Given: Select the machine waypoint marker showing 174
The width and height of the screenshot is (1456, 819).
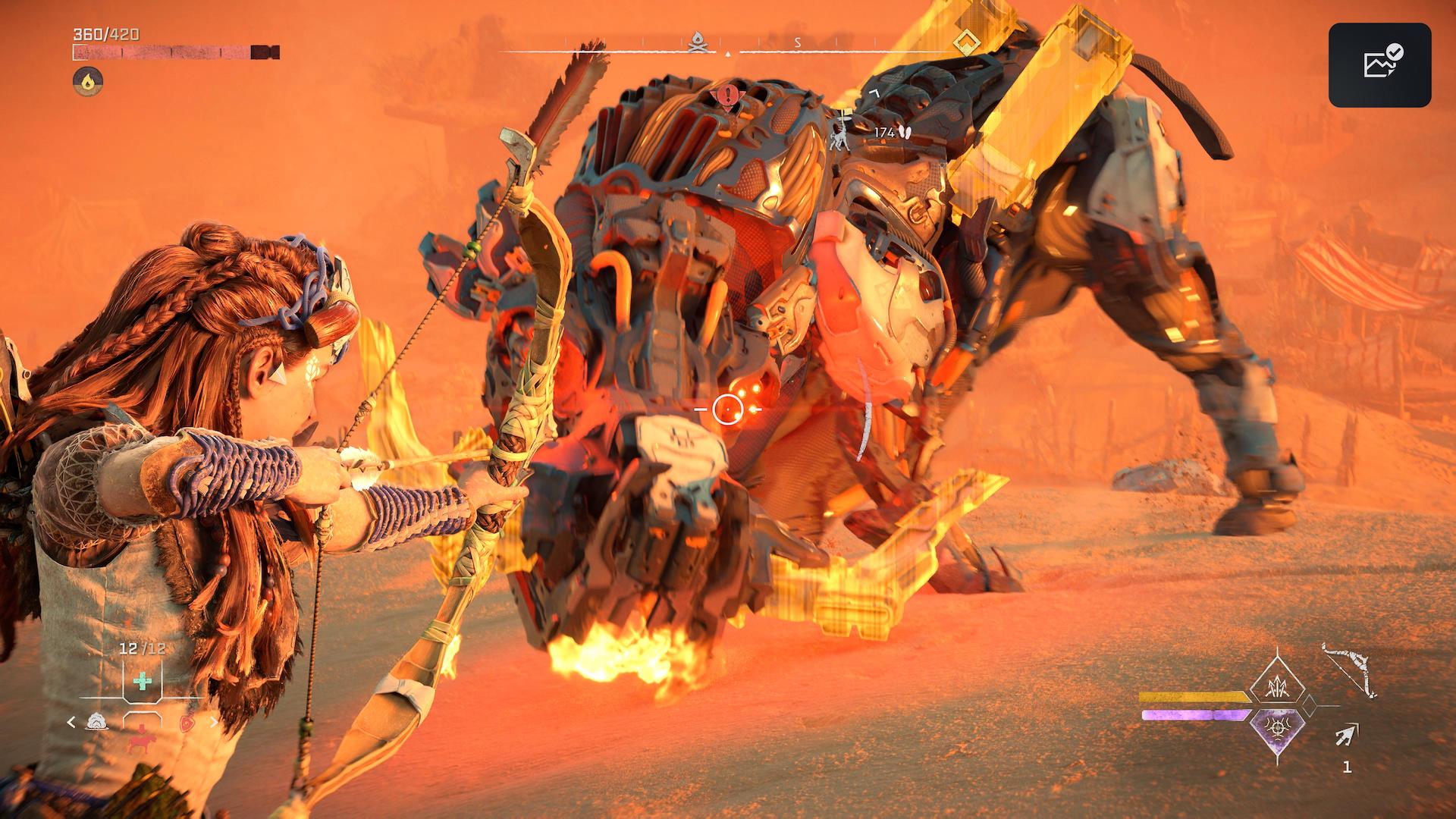Looking at the screenshot, I should click(842, 132).
